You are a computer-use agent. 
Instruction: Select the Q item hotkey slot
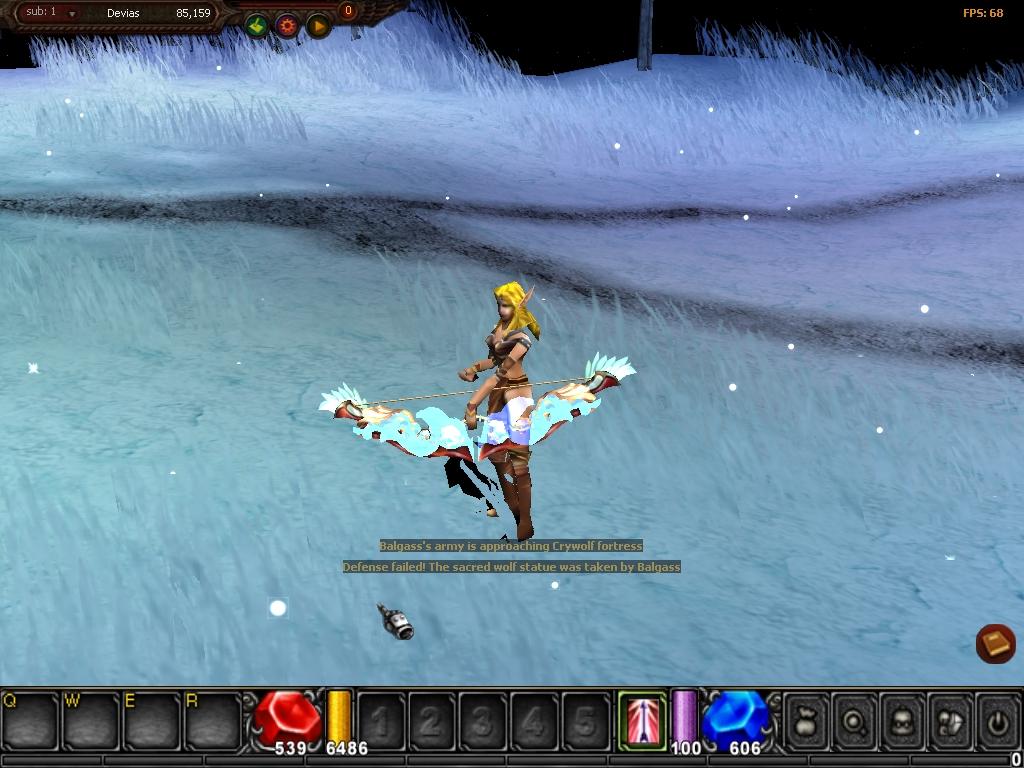pos(31,720)
